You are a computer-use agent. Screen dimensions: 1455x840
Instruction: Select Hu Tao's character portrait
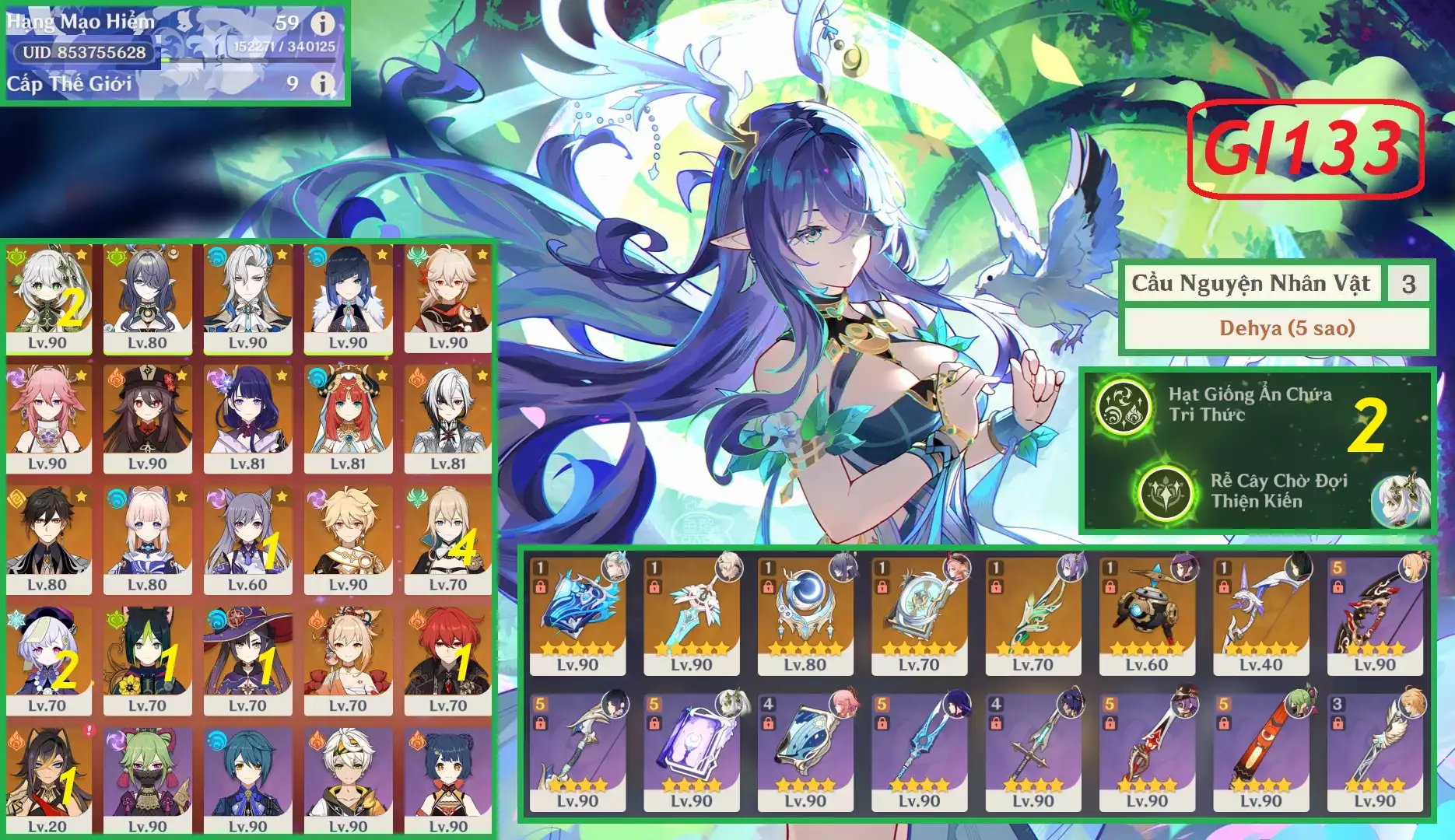[x=147, y=420]
